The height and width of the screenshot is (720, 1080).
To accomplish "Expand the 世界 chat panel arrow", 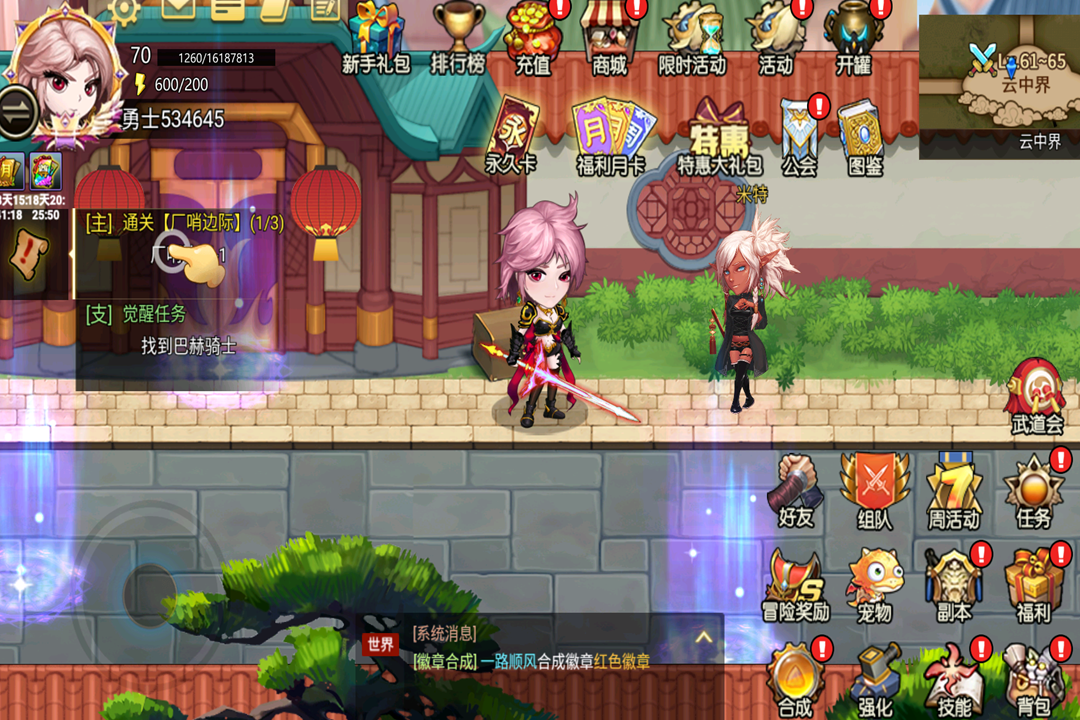I will (x=703, y=637).
